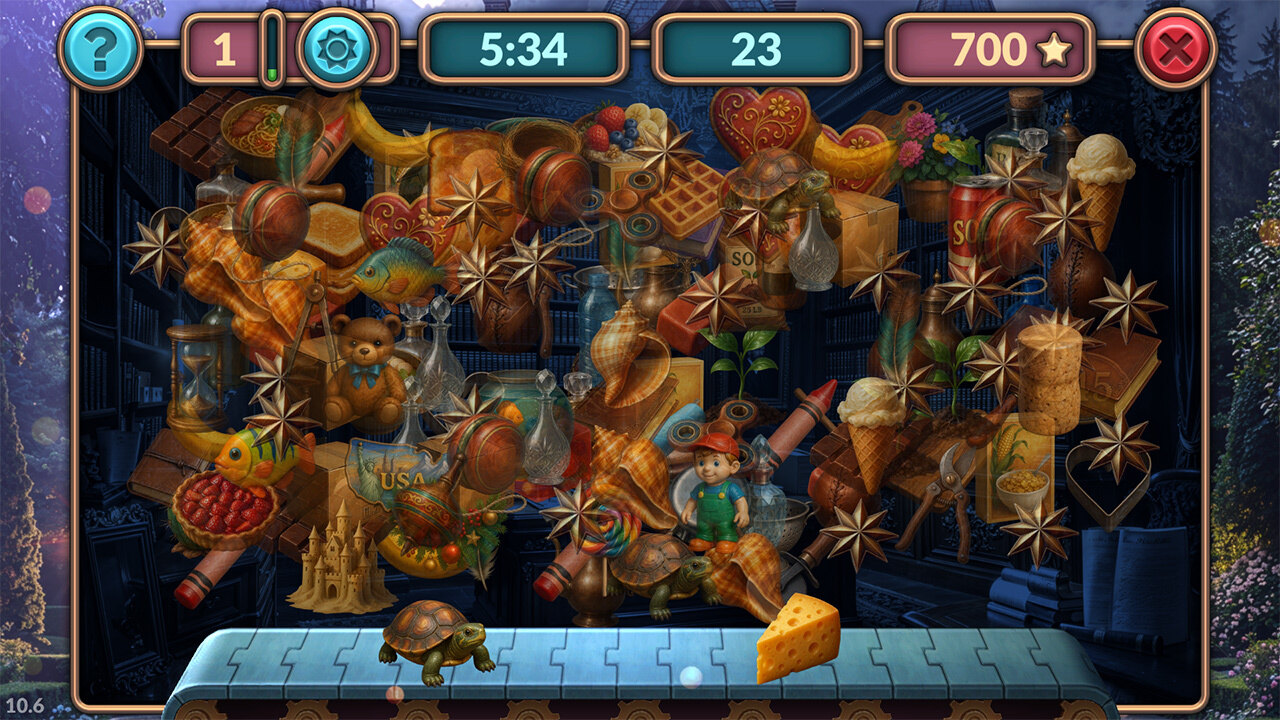Select the boy figurine in green overalls
The height and width of the screenshot is (720, 1280).
(716, 491)
